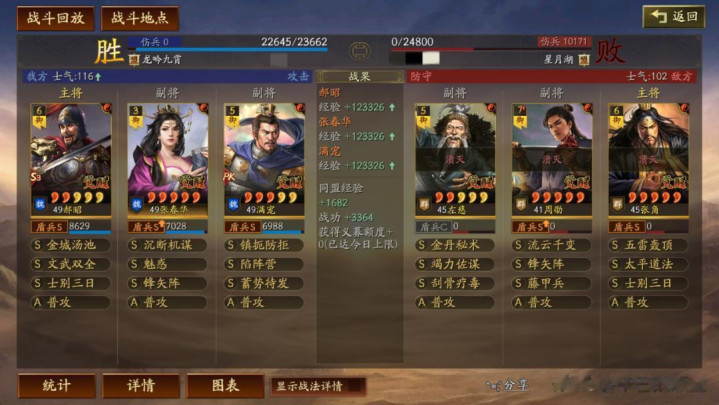Screen dimensions: 719x405
Task: View the 镇扼防拒 tactic
Action: 263,245
